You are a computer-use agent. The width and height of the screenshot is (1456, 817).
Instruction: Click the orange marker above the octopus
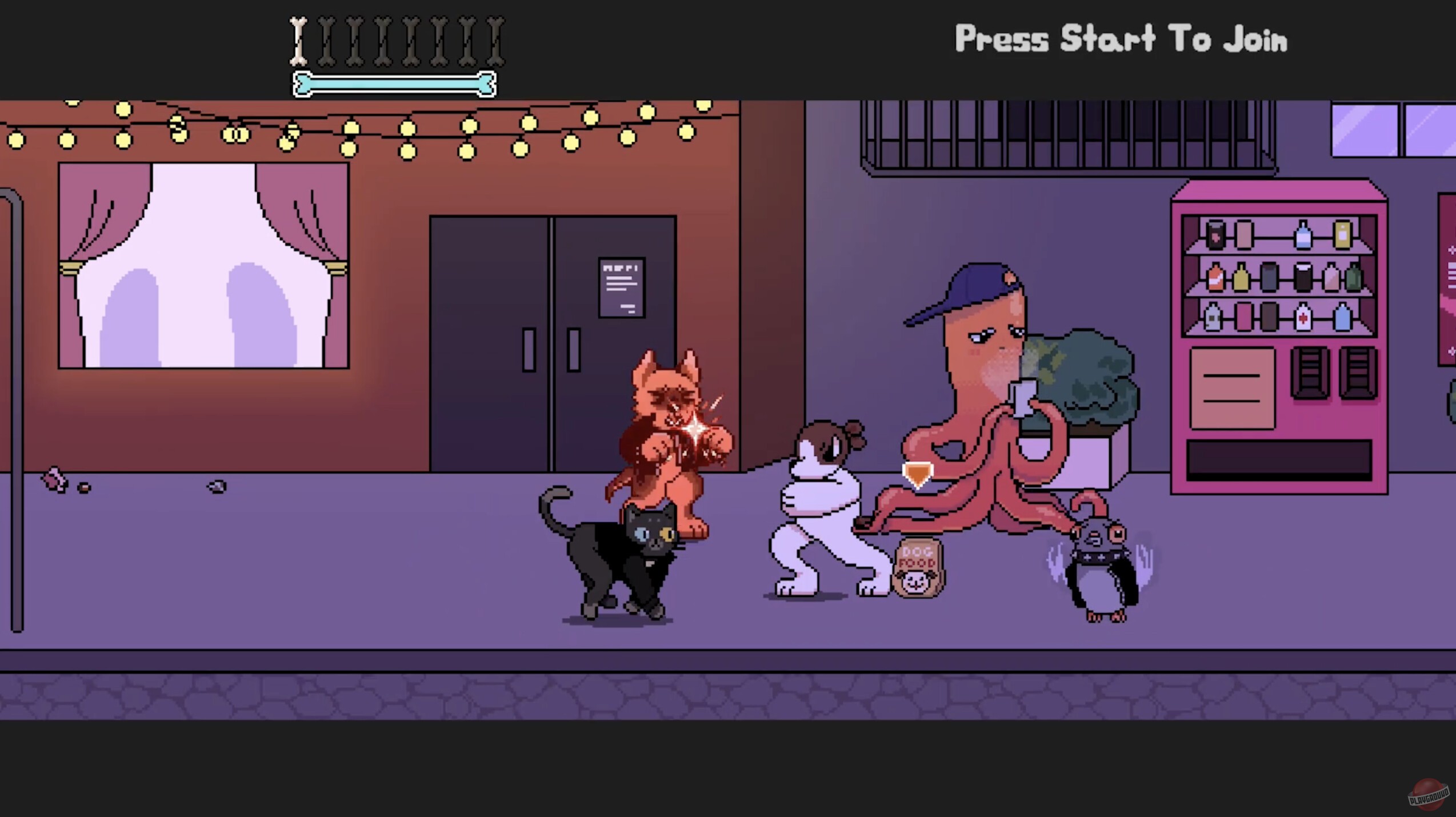coord(918,471)
